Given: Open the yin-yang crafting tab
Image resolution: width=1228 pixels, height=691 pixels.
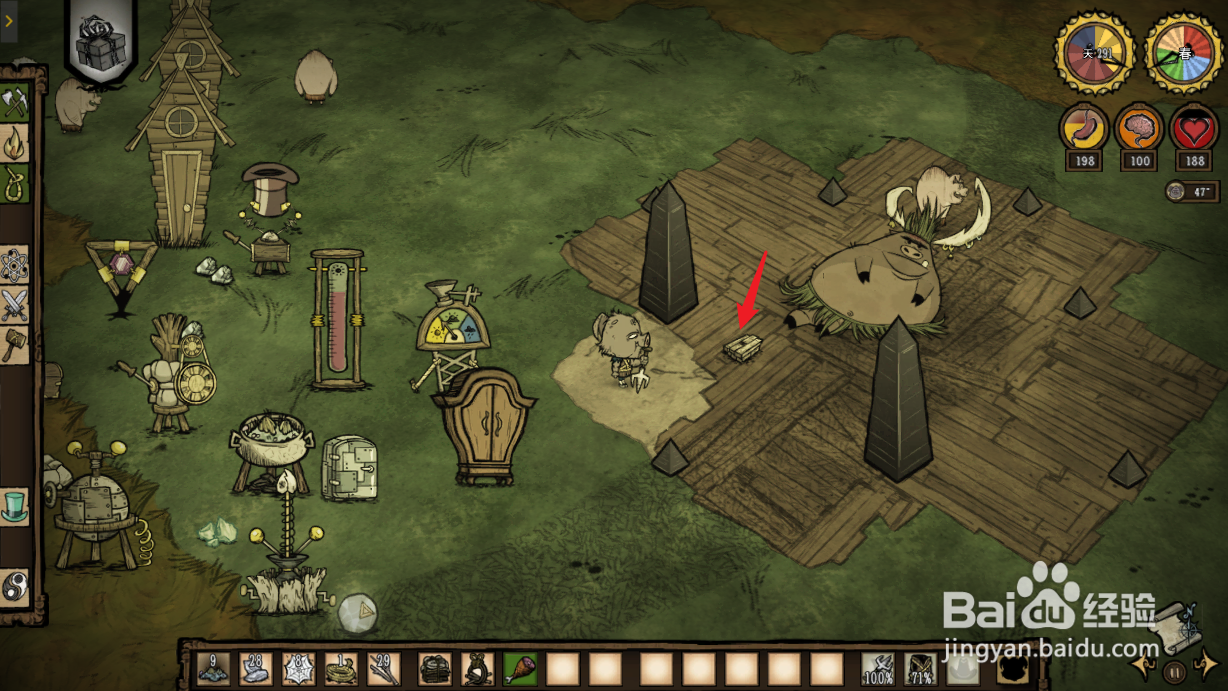Looking at the screenshot, I should click(15, 585).
